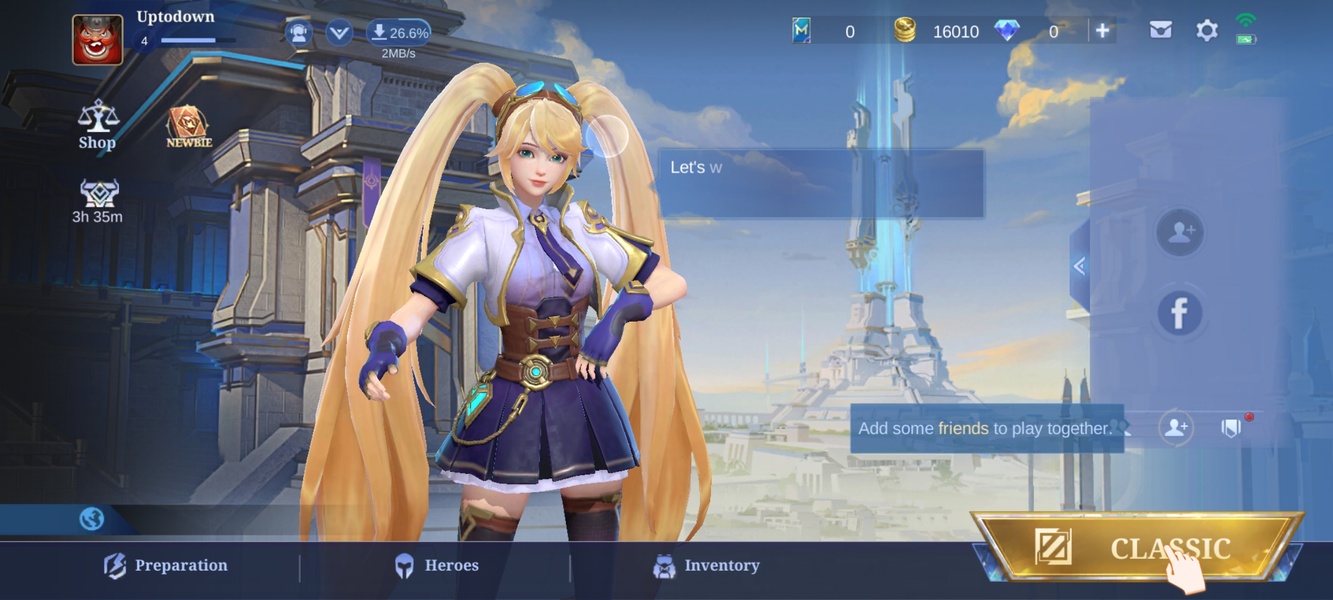Open customer support headset icon

click(x=298, y=33)
